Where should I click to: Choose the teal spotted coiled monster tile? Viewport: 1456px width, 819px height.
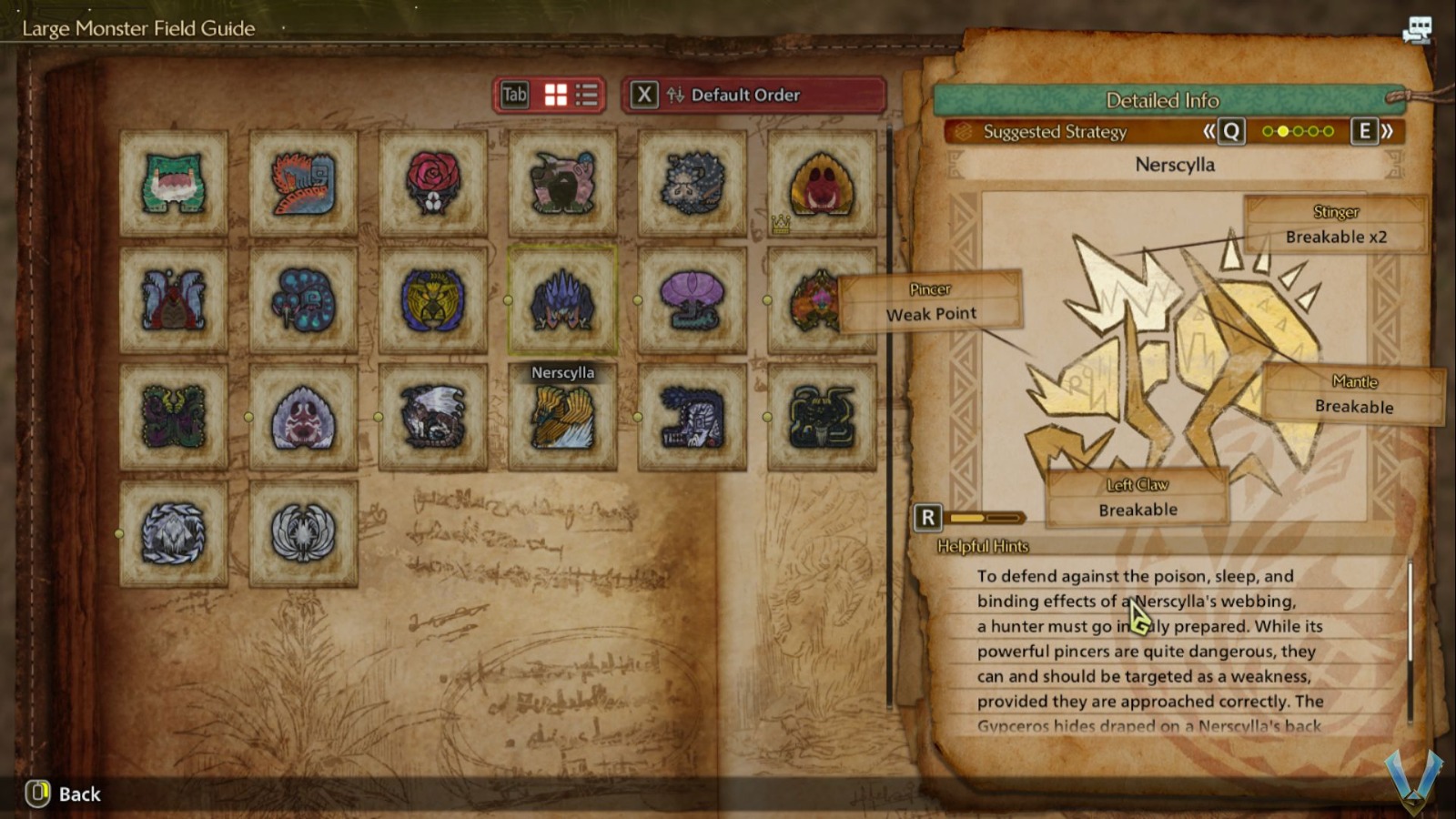click(x=303, y=299)
